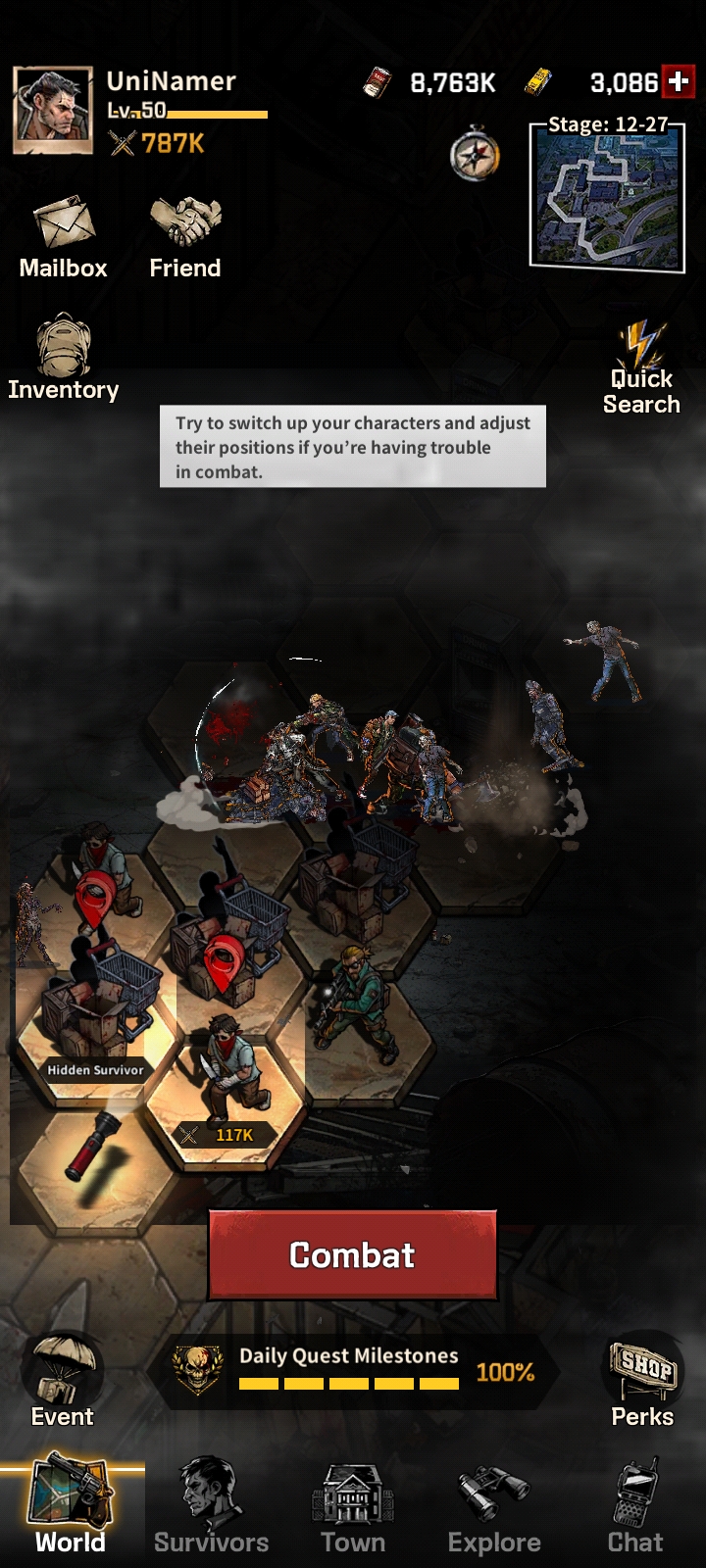Open the Event airdrop menu
The width and height of the screenshot is (706, 1568).
point(63,1381)
